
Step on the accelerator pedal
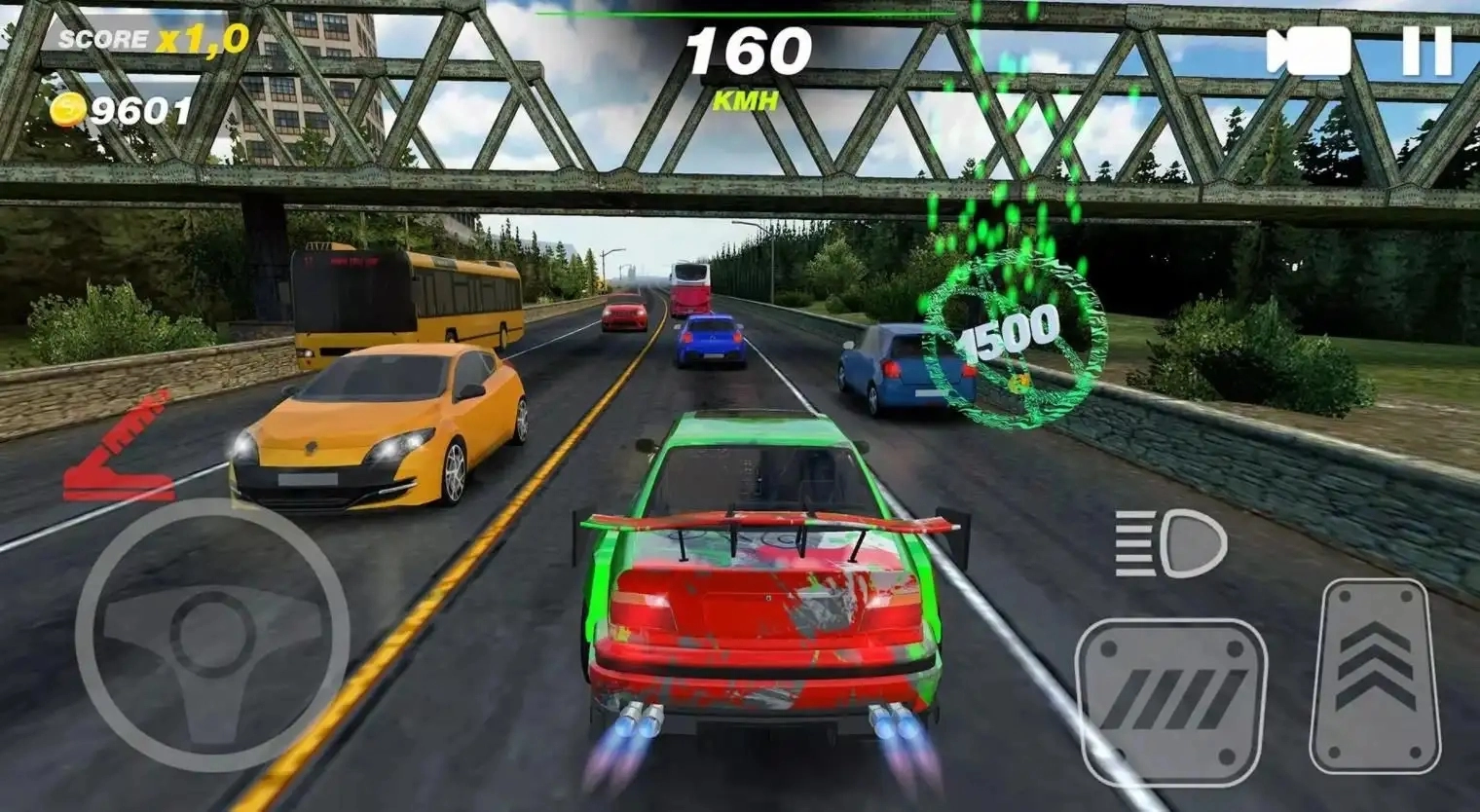pos(1375,676)
